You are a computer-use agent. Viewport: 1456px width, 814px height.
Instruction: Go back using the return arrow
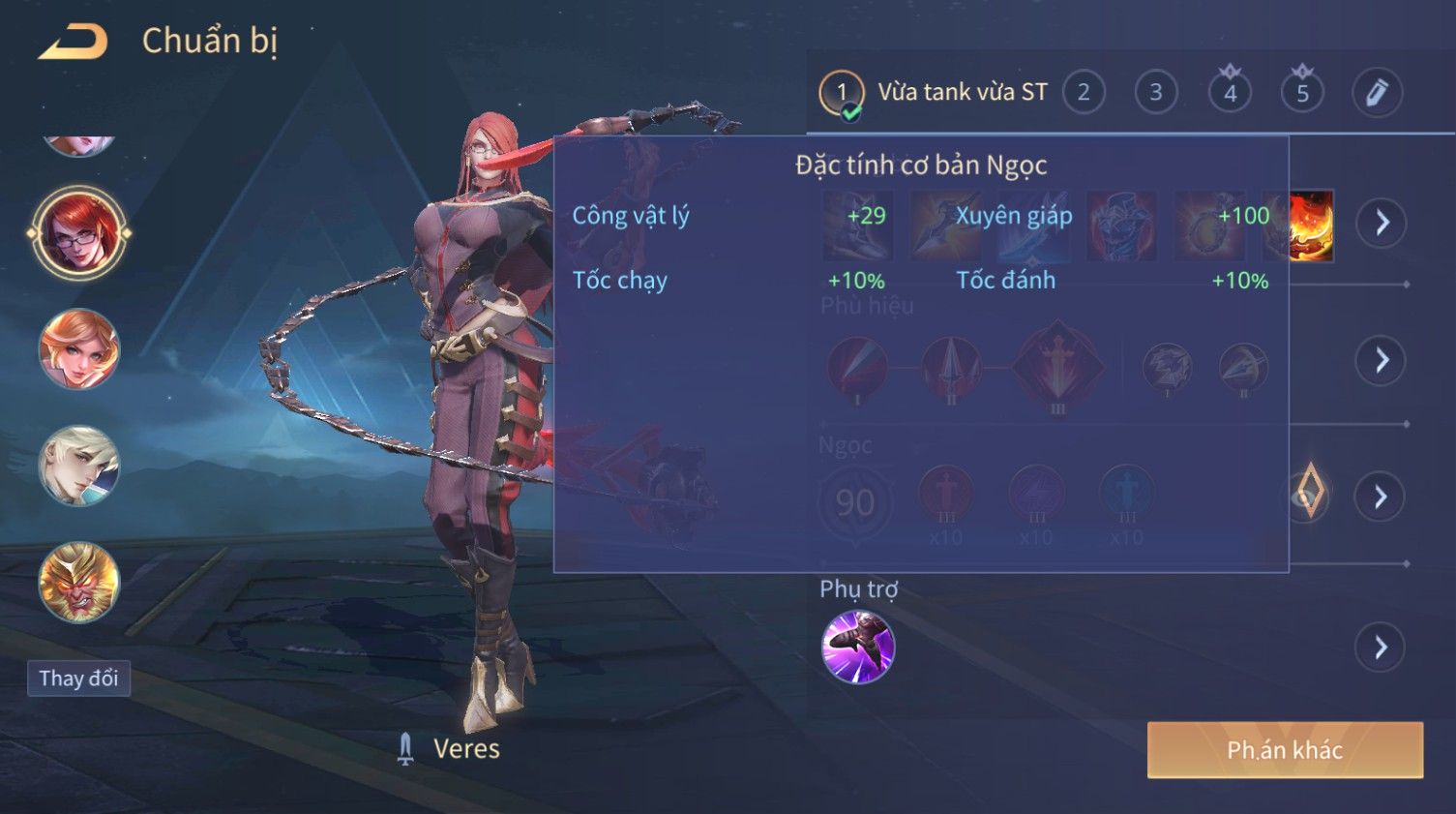tap(74, 42)
